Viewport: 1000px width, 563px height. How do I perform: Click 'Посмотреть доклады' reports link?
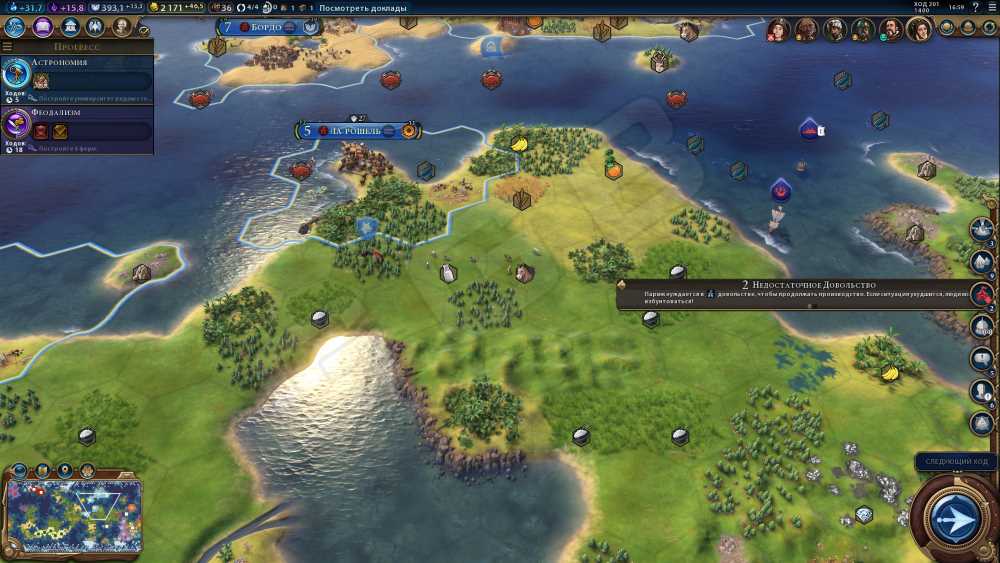[363, 8]
